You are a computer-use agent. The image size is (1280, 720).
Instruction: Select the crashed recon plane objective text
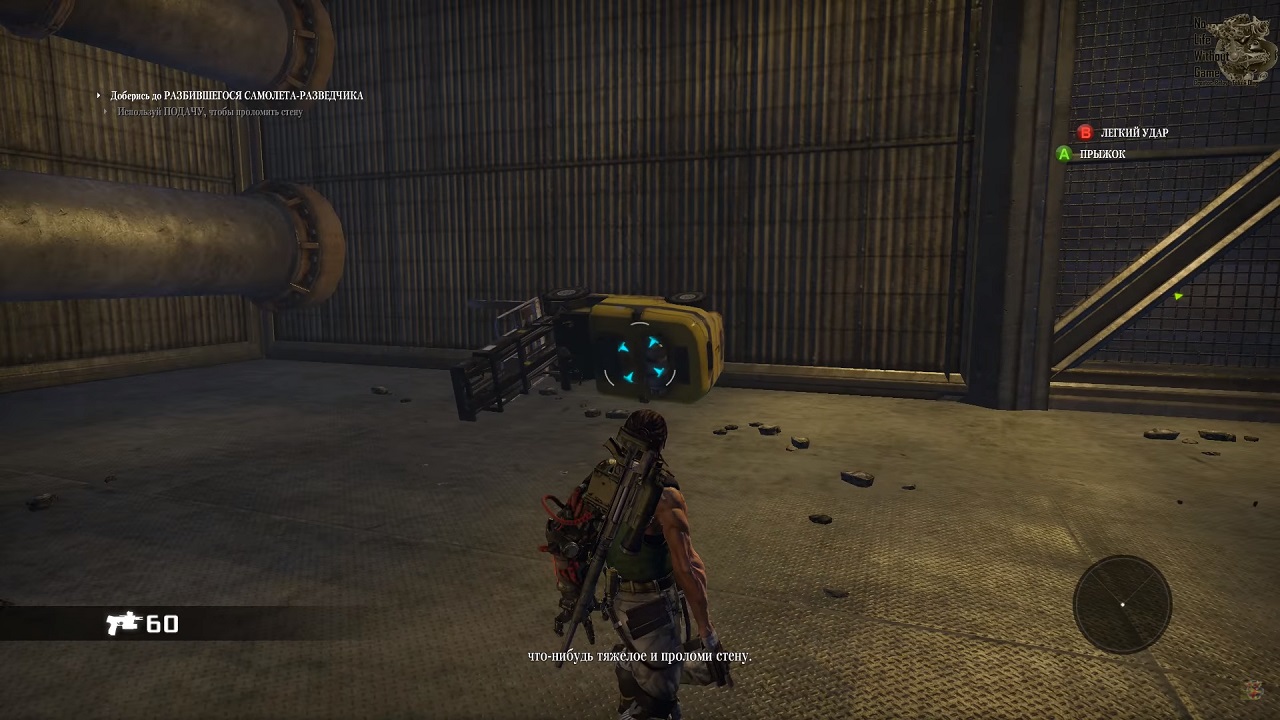[x=236, y=96]
